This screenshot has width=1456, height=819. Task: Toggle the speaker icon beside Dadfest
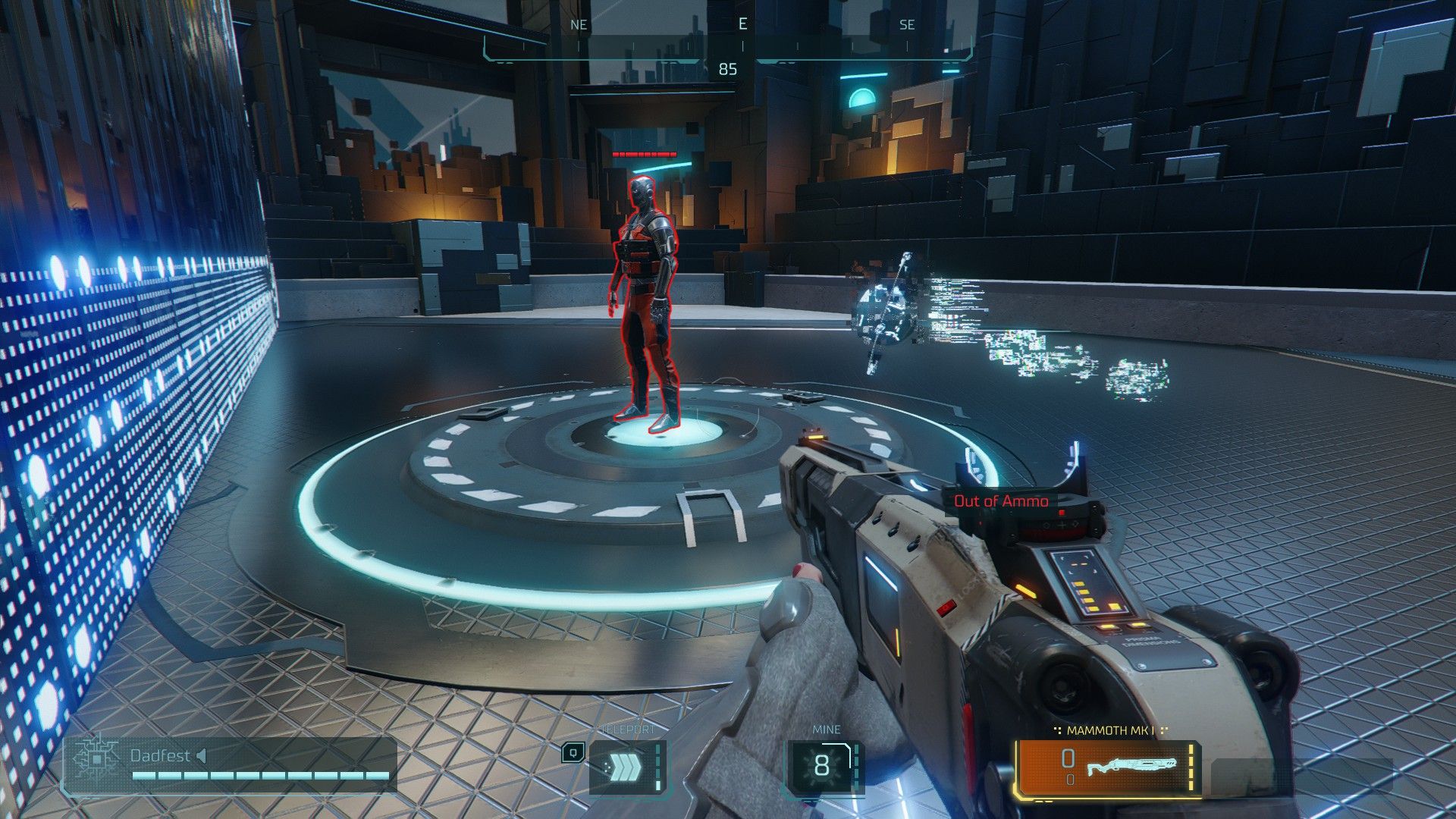click(201, 755)
